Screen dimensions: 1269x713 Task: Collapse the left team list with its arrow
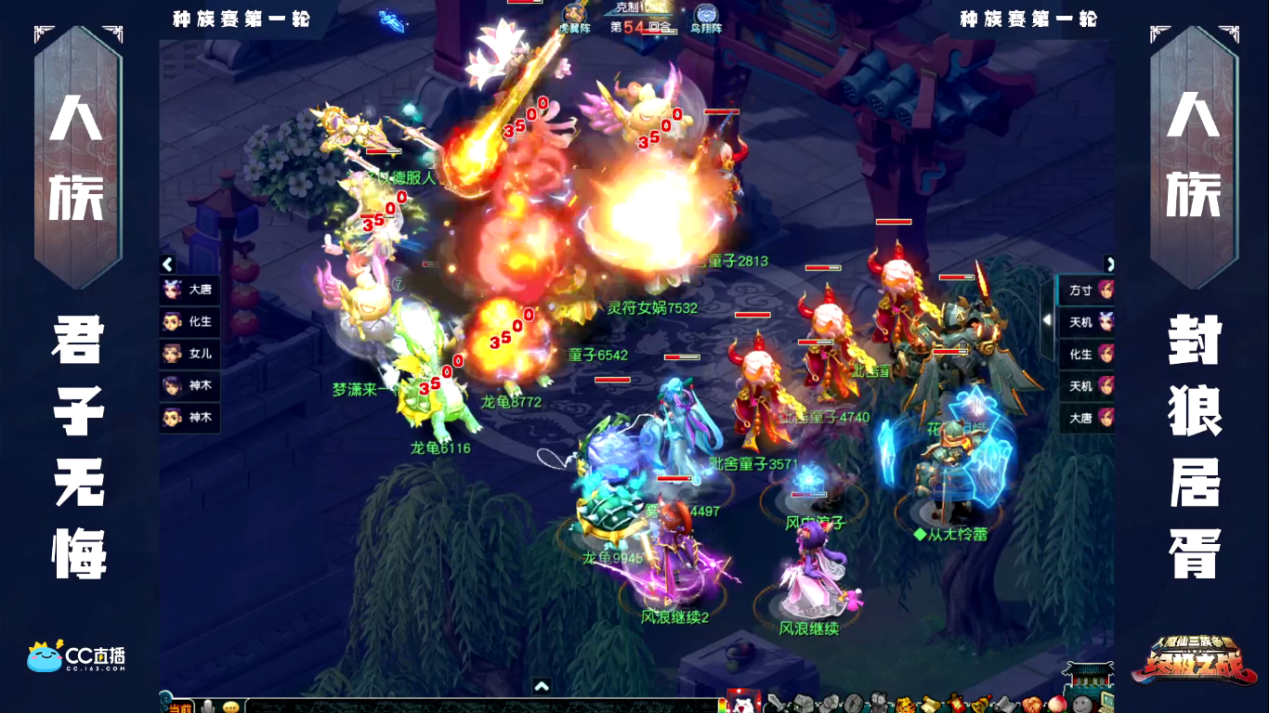coord(168,264)
